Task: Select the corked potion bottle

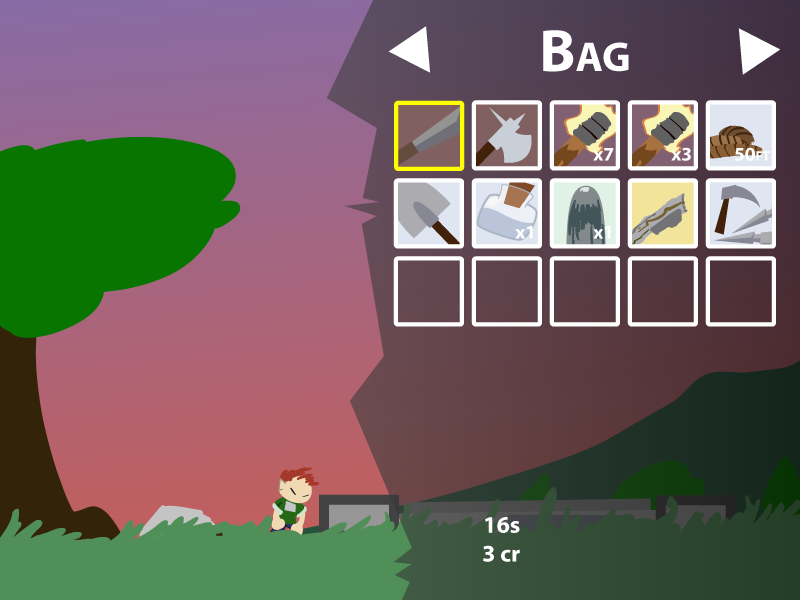Action: (x=507, y=214)
